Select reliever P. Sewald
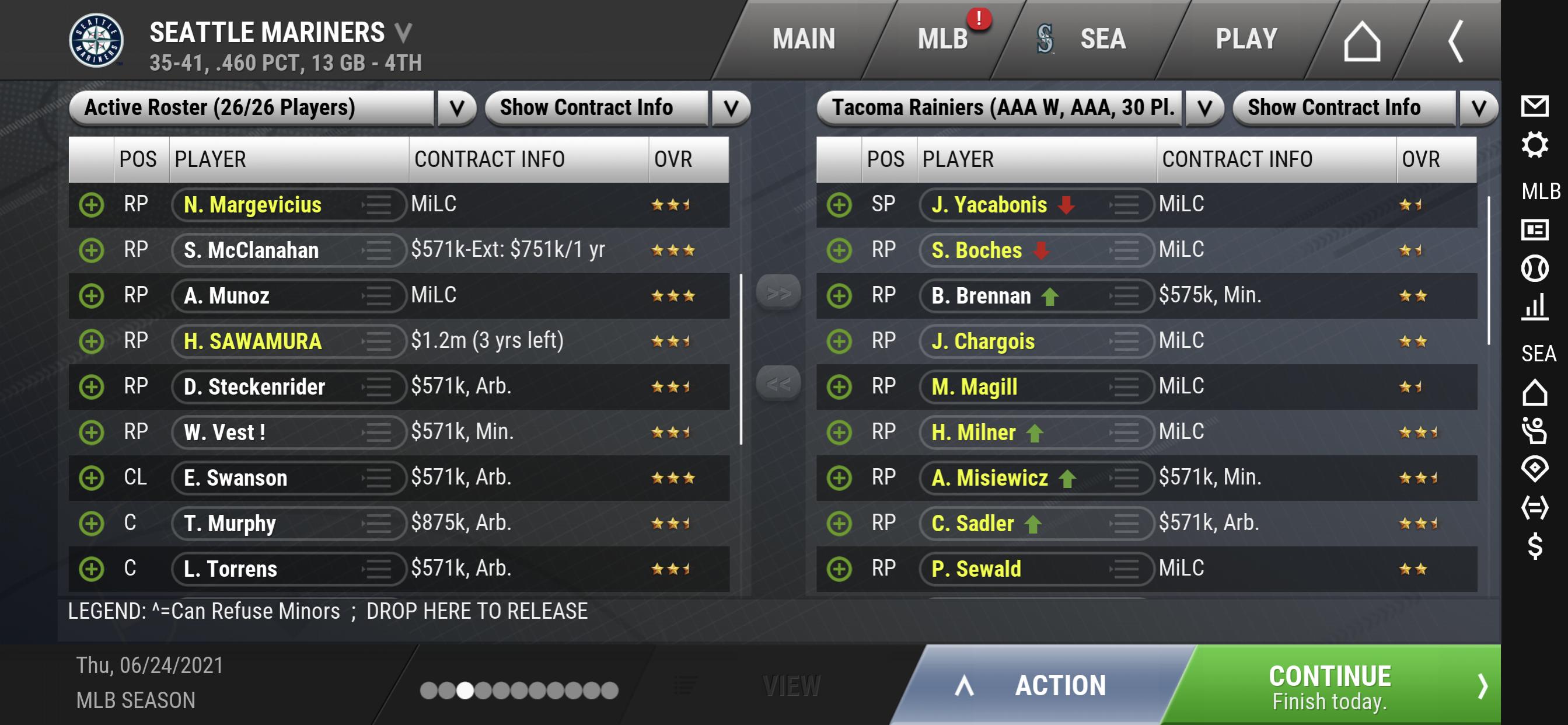 point(976,569)
